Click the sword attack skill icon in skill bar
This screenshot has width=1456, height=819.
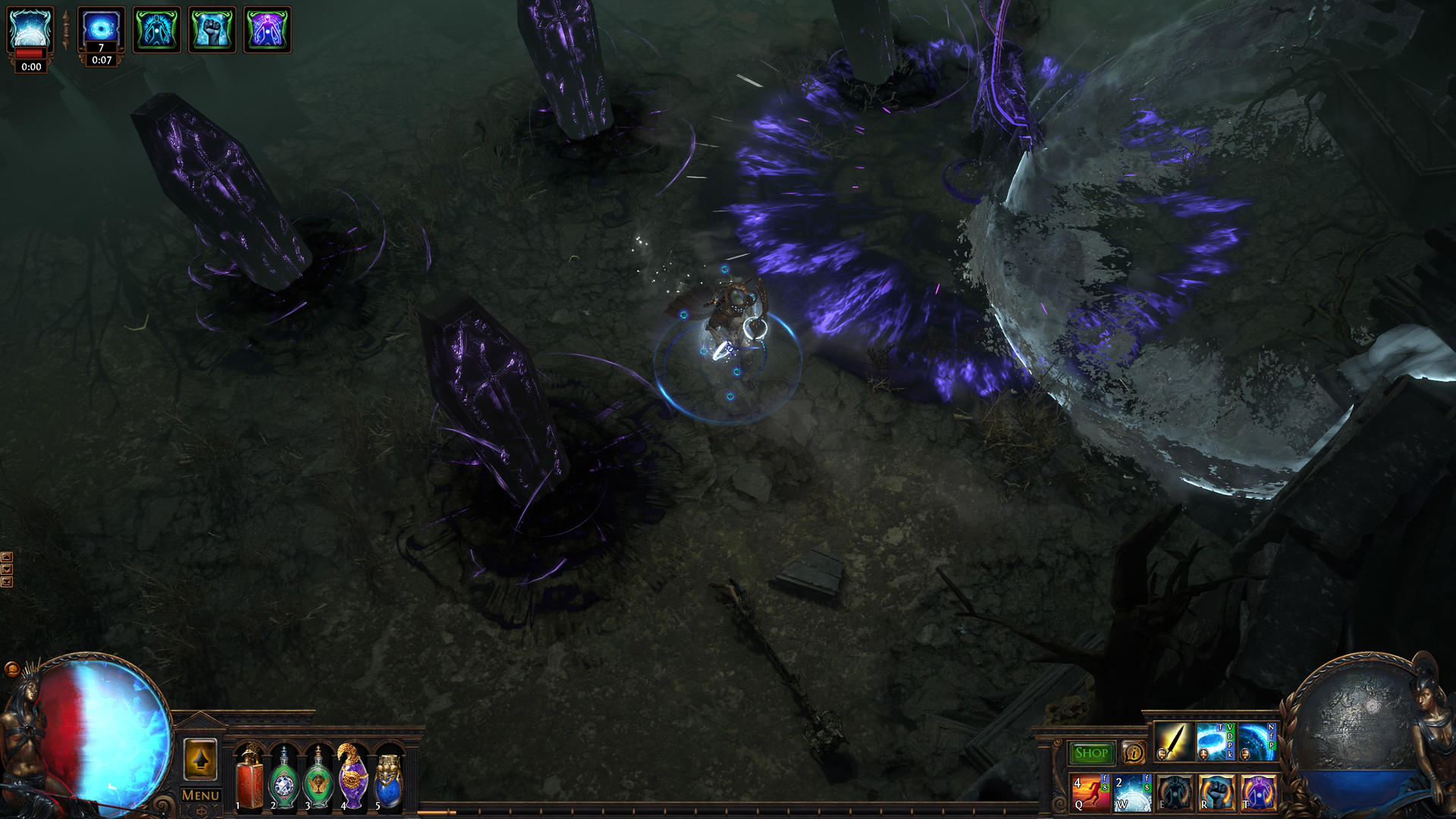(1174, 743)
